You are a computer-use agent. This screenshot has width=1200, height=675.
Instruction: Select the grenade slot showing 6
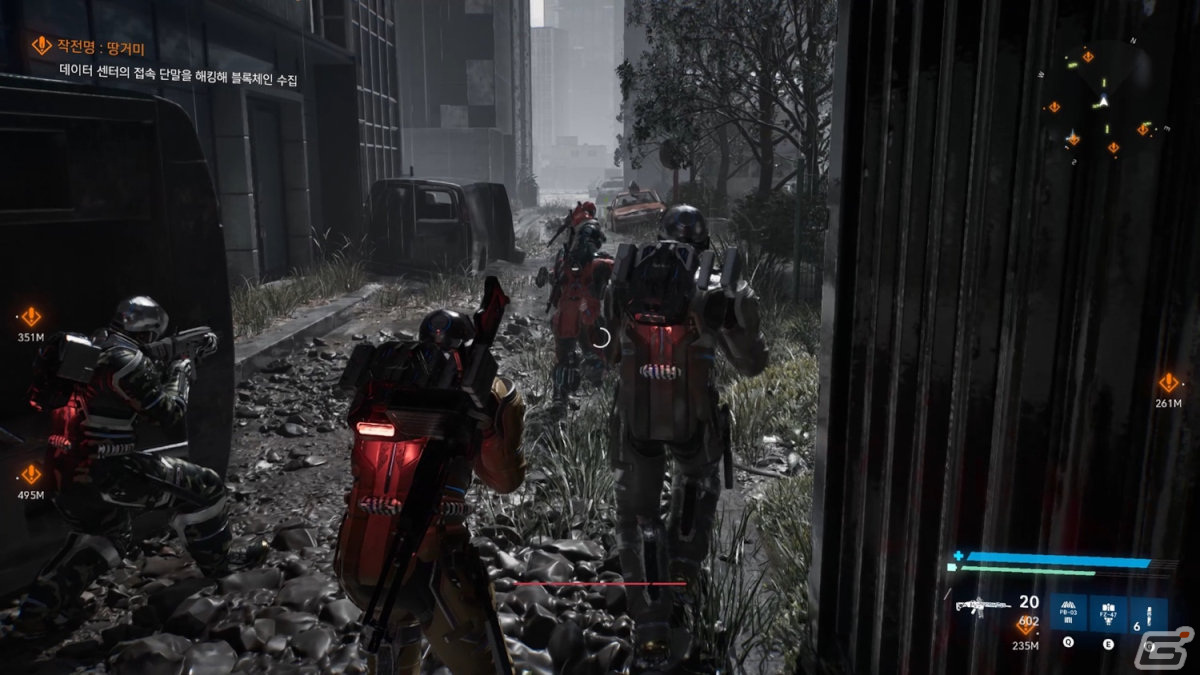1148,614
